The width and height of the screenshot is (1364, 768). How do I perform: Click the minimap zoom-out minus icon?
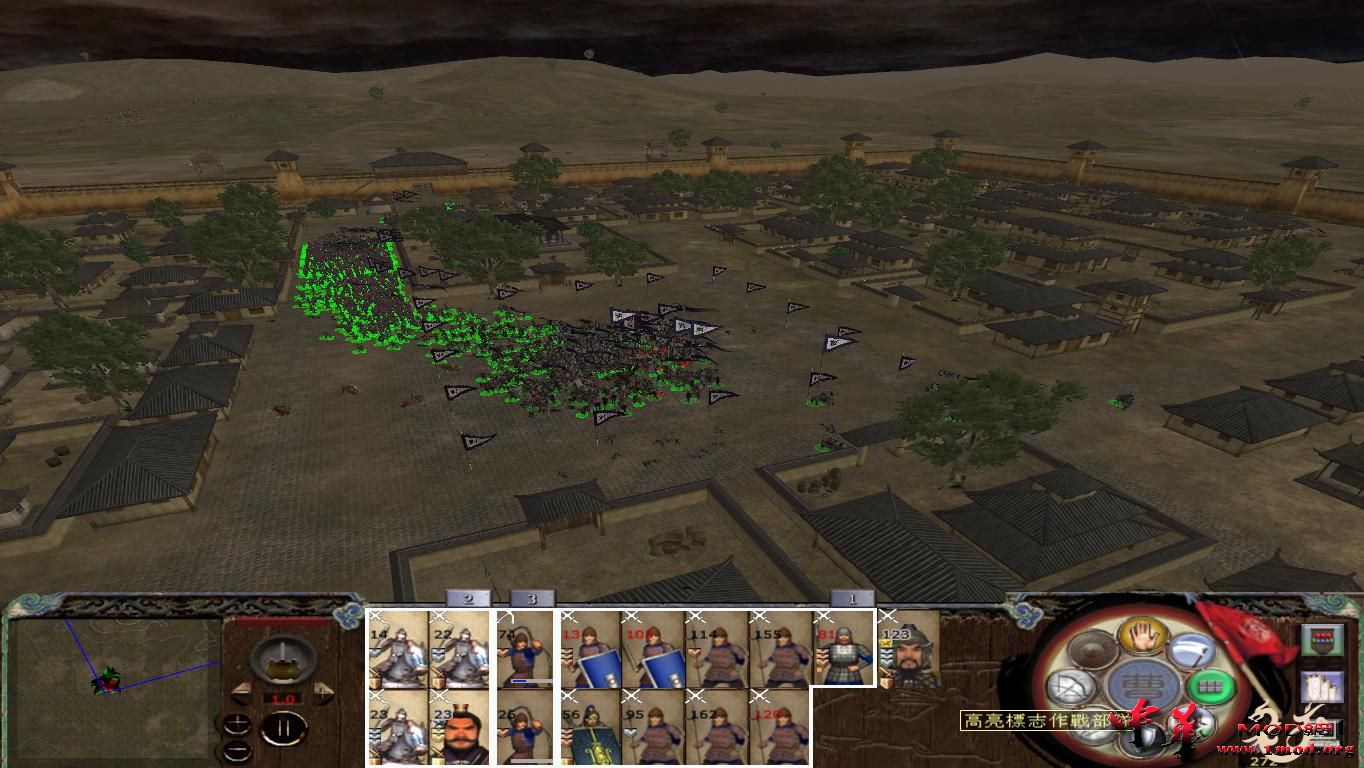[x=237, y=750]
